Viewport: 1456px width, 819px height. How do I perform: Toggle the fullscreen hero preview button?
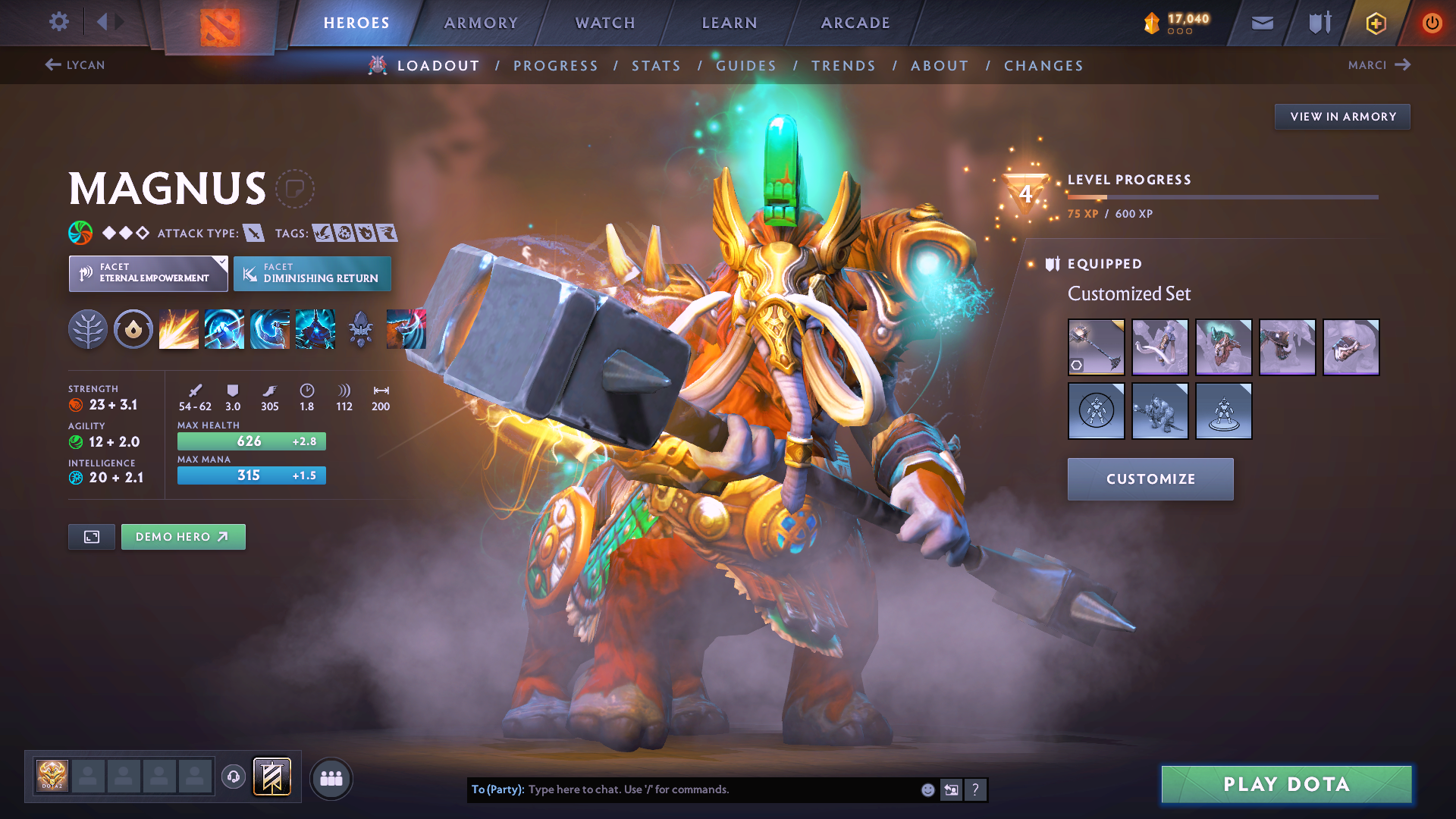click(x=91, y=536)
